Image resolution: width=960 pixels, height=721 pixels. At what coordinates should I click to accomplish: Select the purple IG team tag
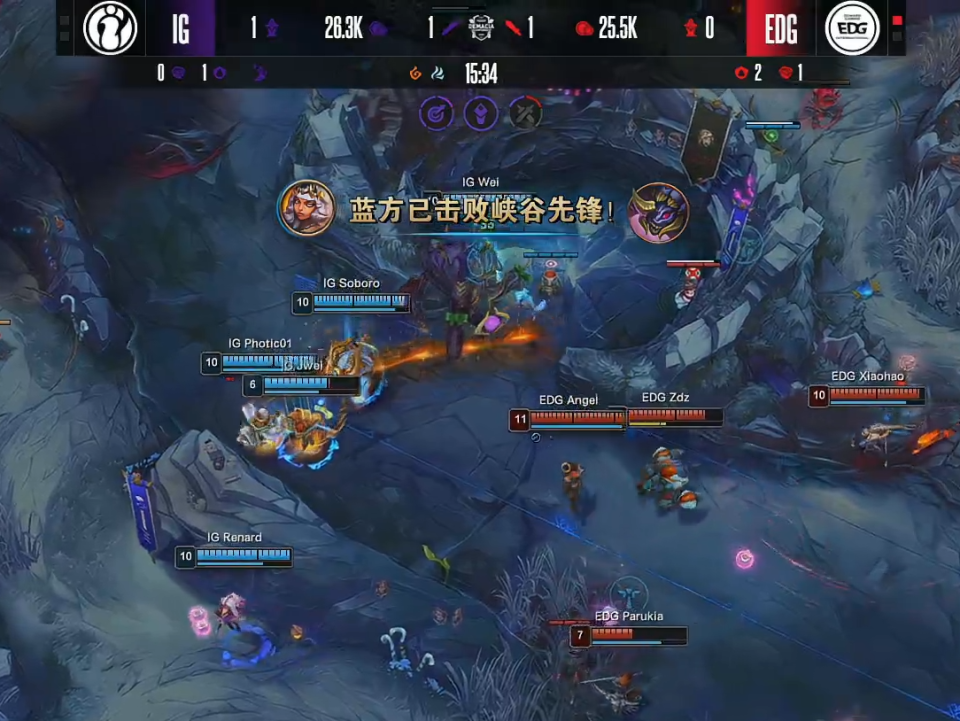[181, 28]
